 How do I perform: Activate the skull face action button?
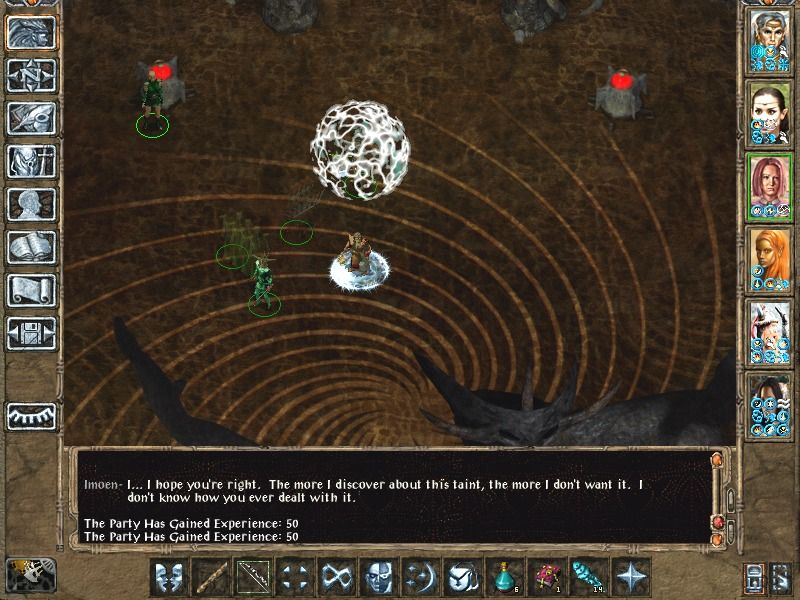pyautogui.click(x=378, y=577)
